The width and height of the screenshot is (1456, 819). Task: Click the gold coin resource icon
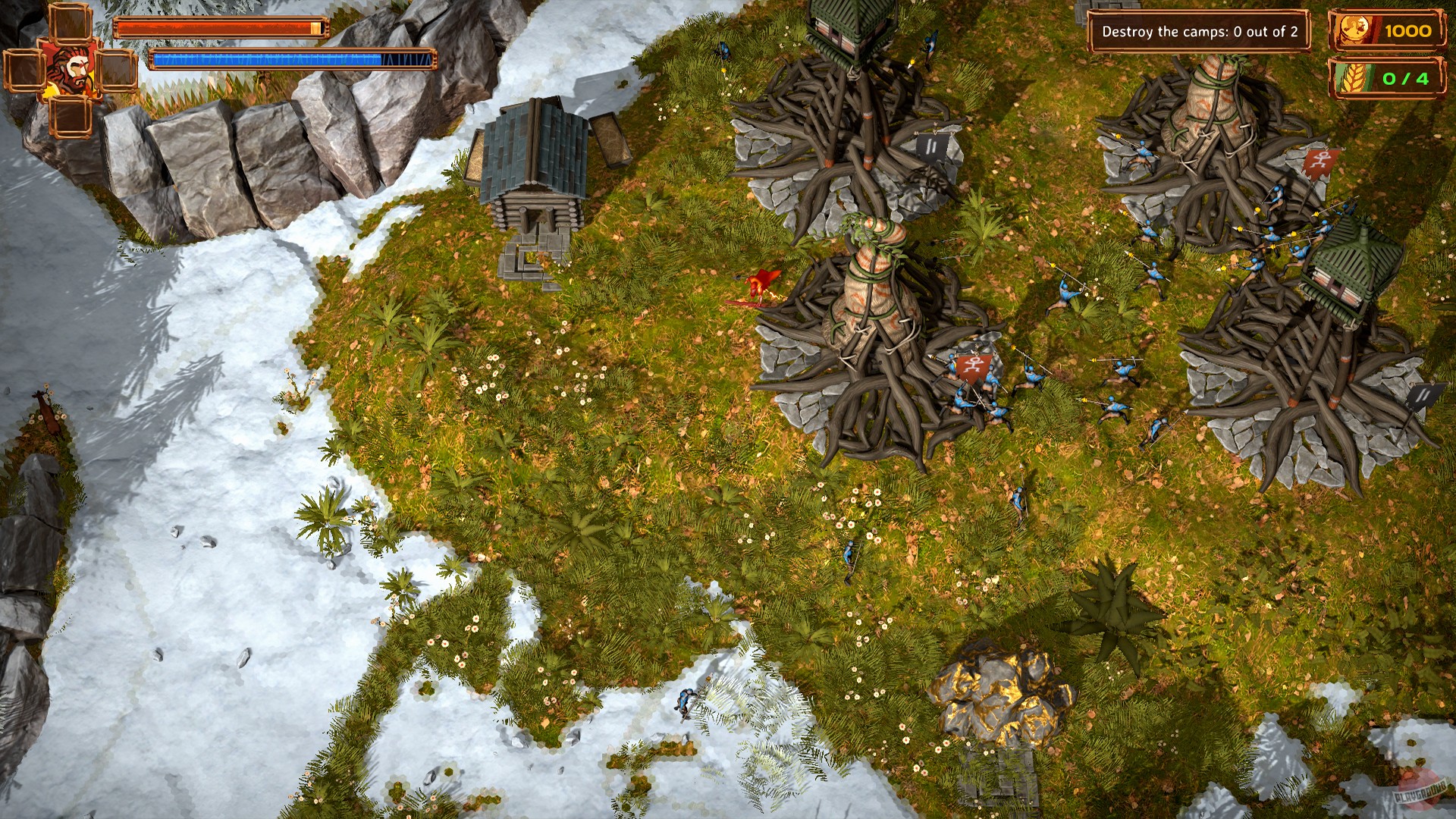click(x=1354, y=30)
